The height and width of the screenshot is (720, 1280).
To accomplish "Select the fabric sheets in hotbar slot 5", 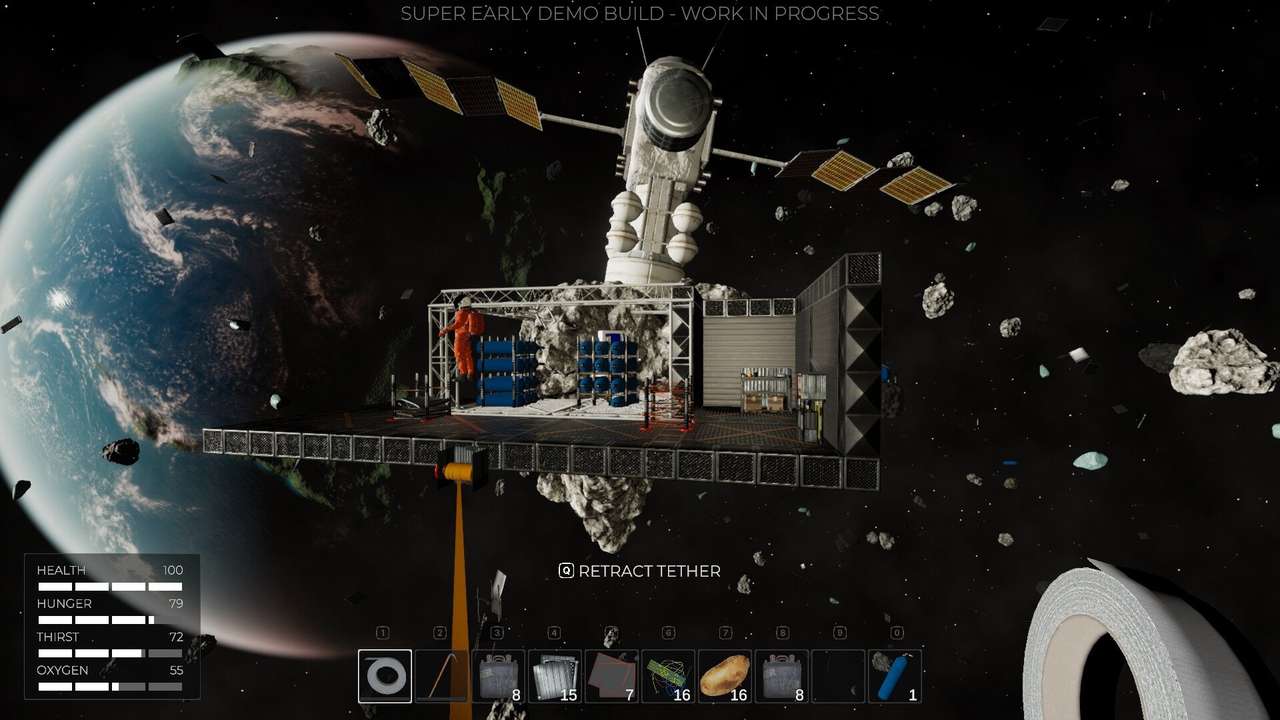I will pos(612,677).
